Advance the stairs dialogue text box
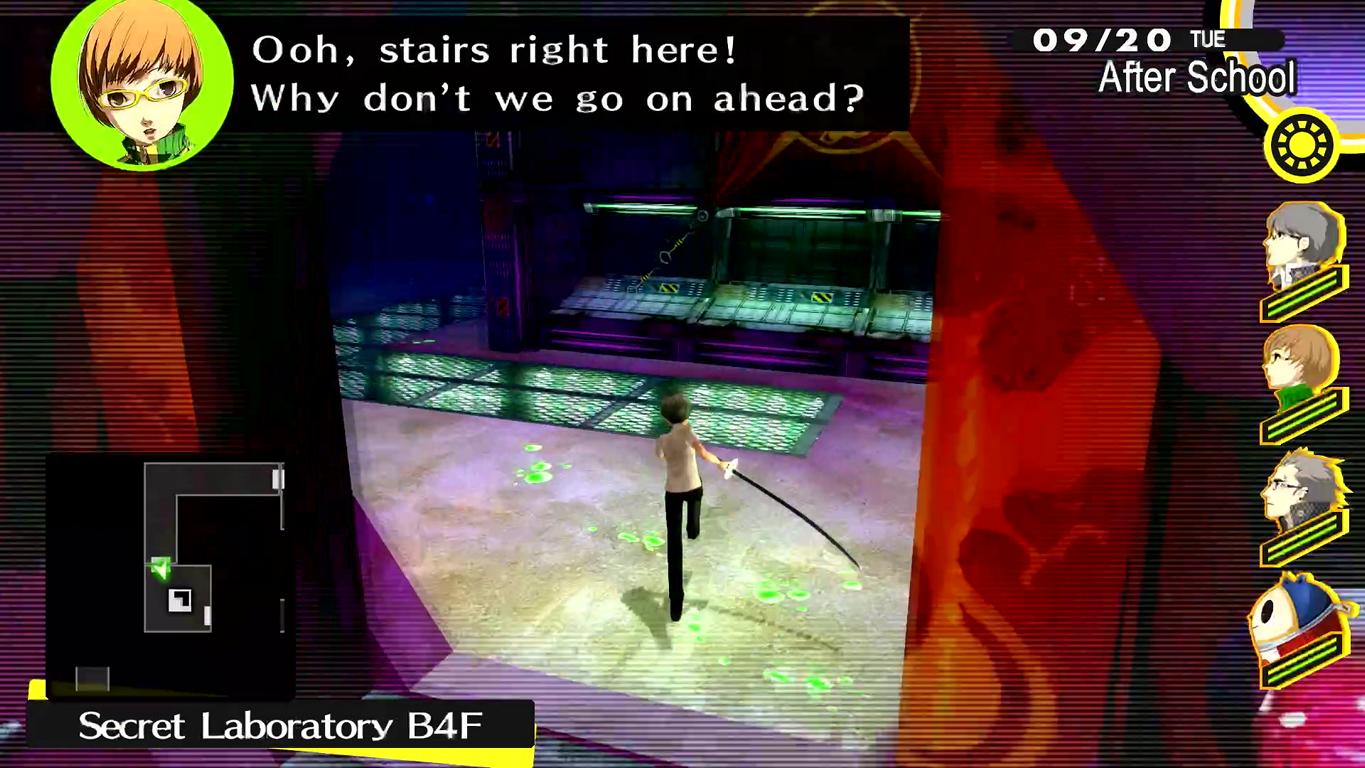The width and height of the screenshot is (1365, 768). click(x=557, y=75)
